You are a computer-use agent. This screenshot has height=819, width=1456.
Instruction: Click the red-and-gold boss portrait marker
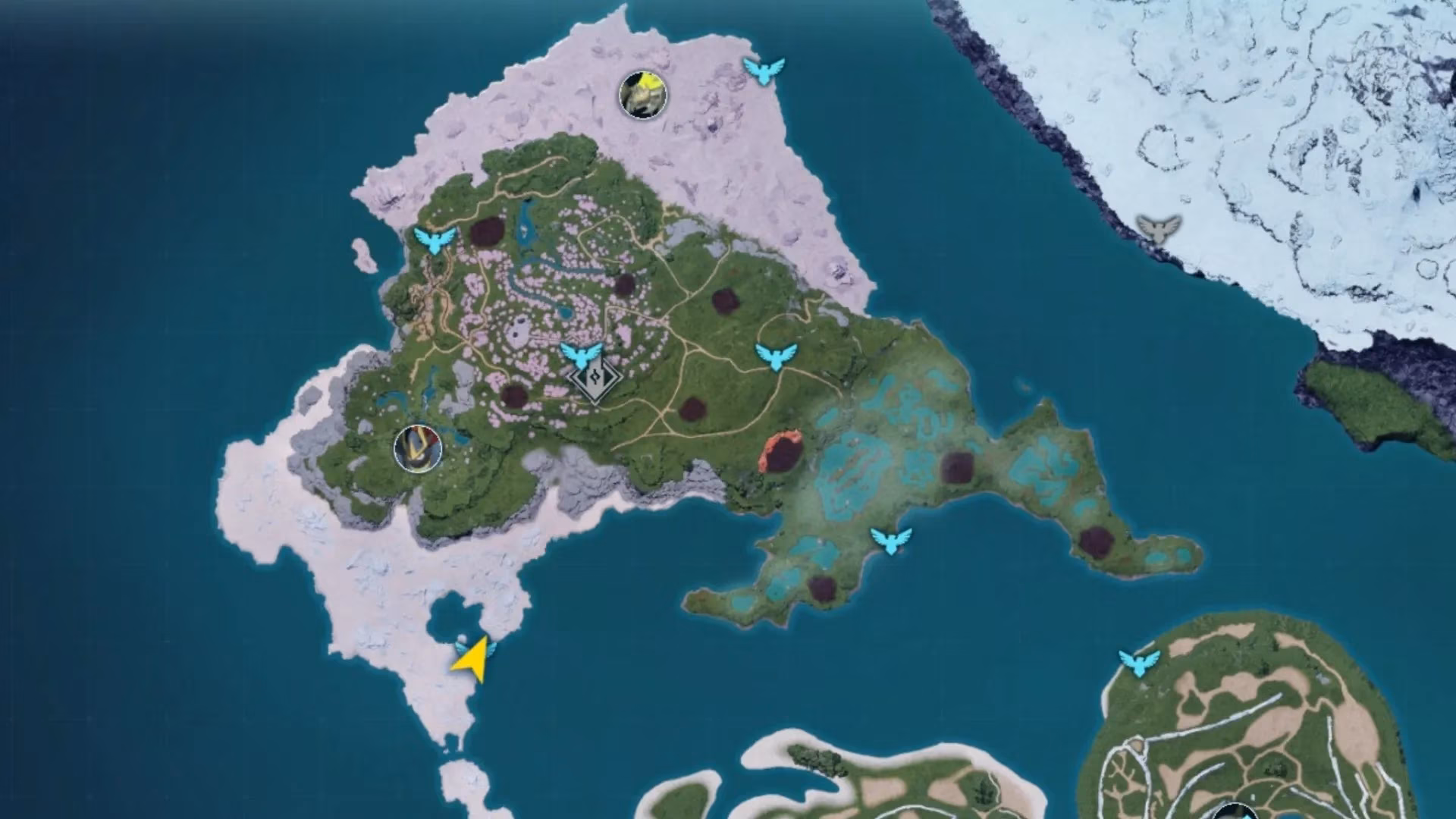point(418,447)
